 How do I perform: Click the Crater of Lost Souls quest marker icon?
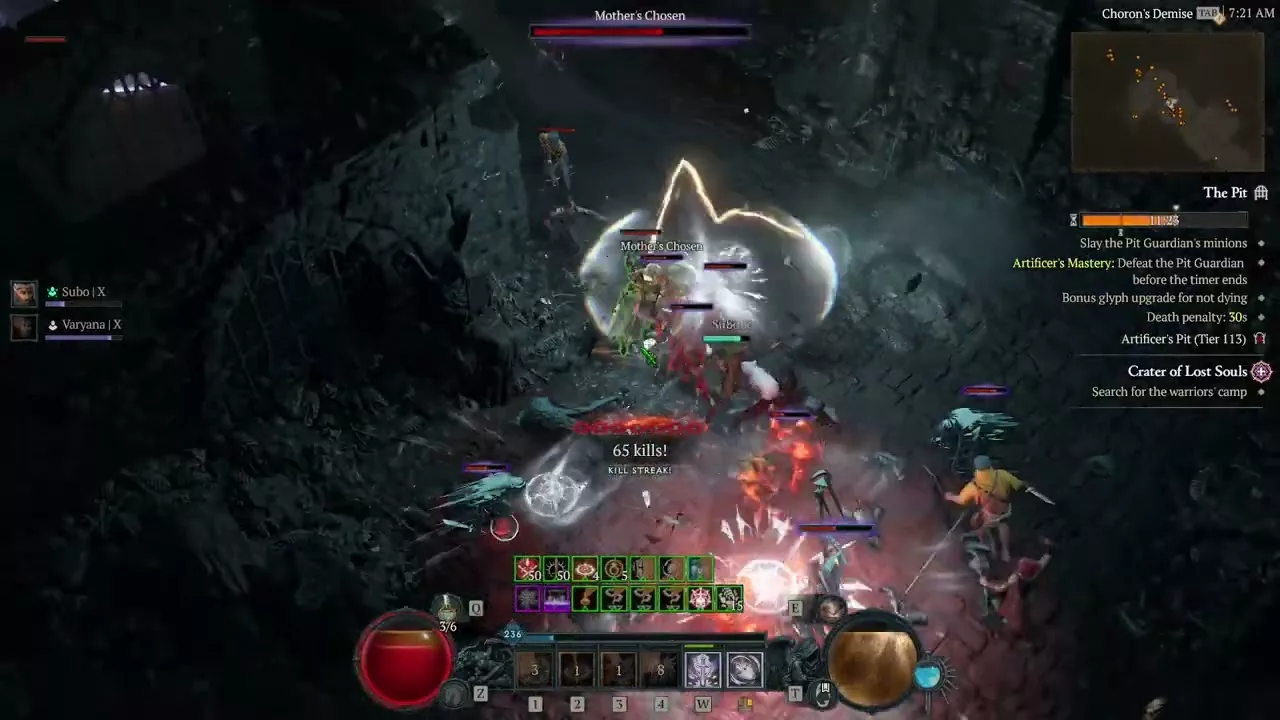(1262, 371)
